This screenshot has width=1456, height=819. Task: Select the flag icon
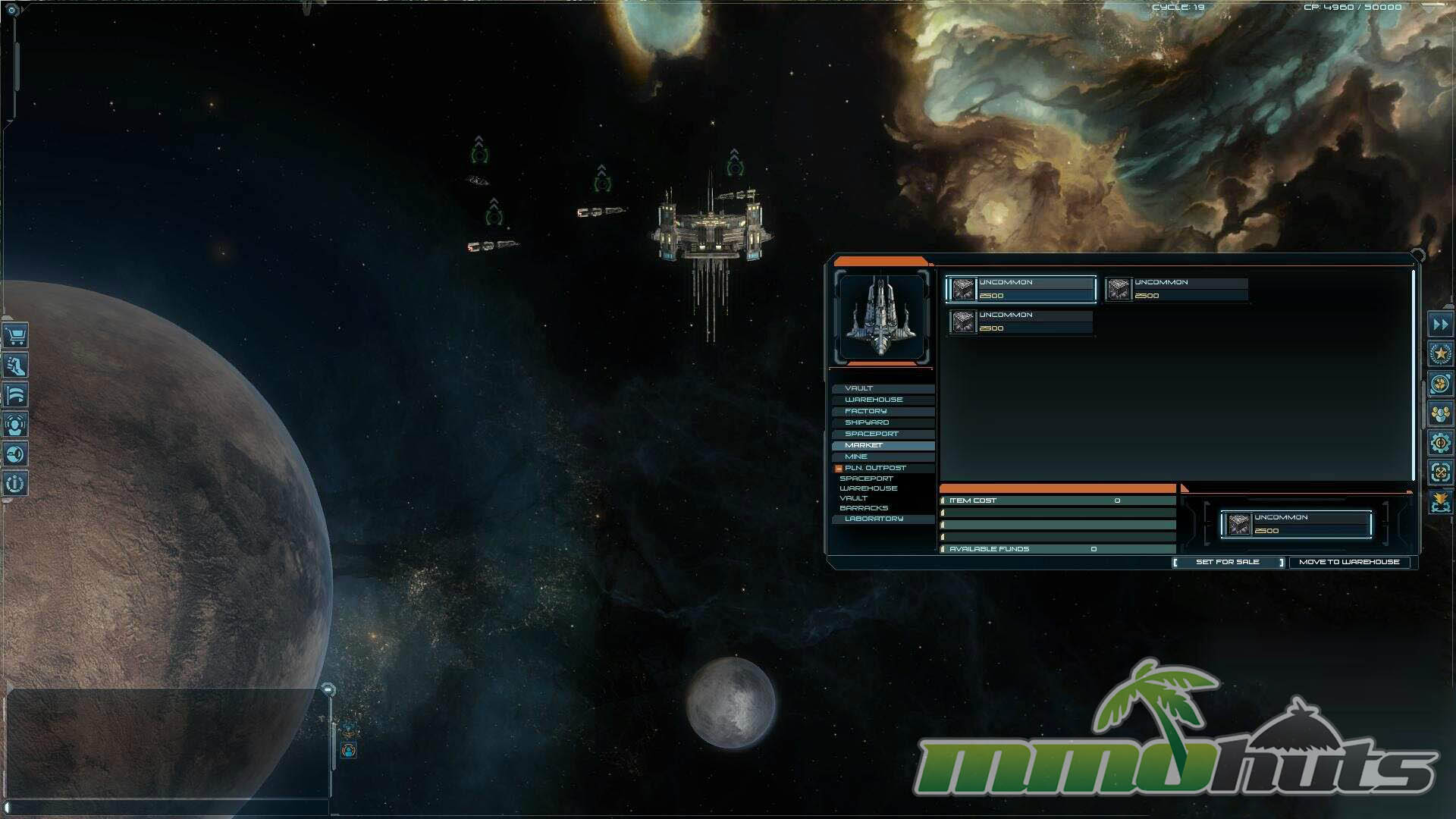[15, 395]
